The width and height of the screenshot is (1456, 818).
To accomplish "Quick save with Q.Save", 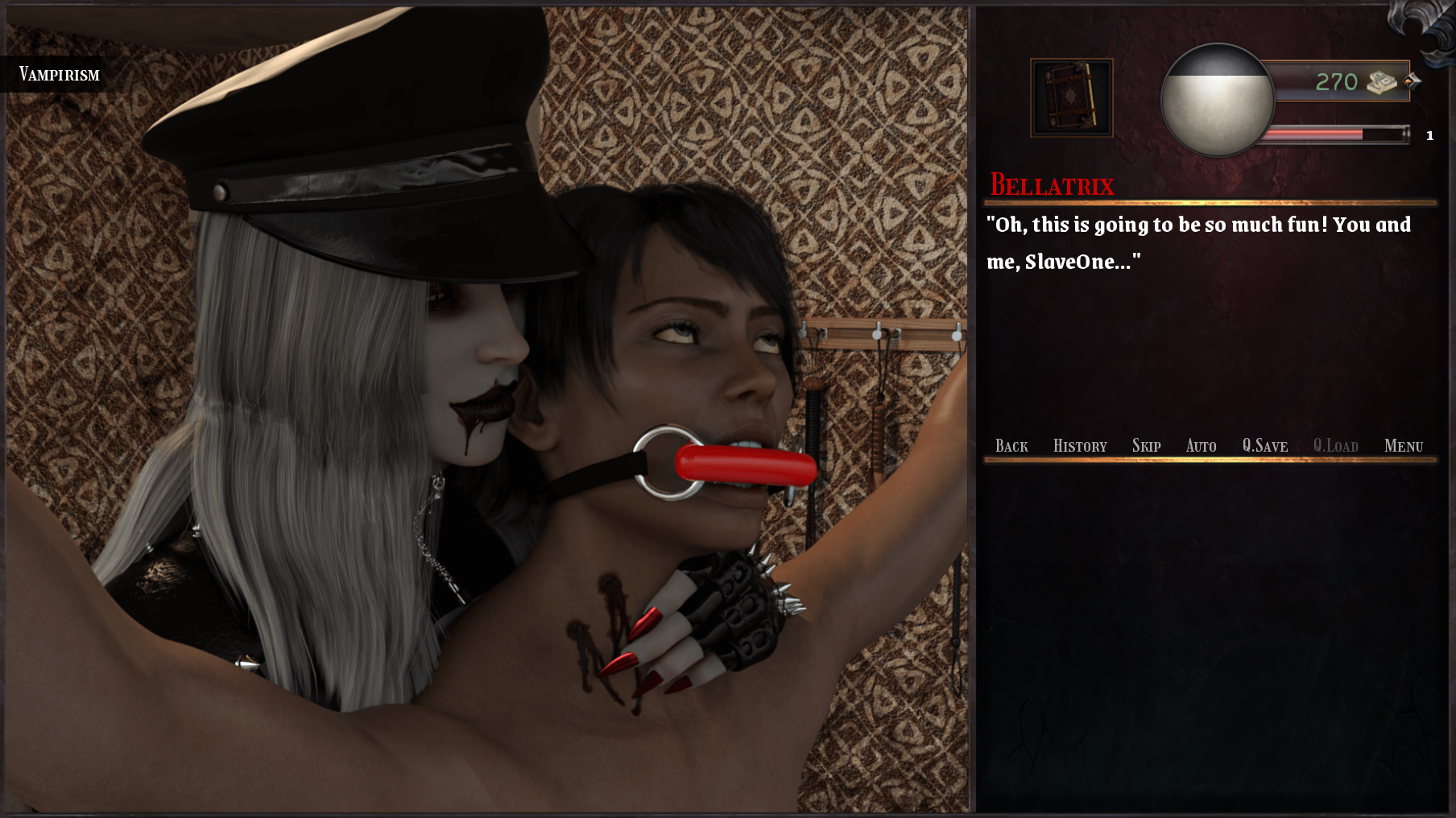I will point(1264,446).
